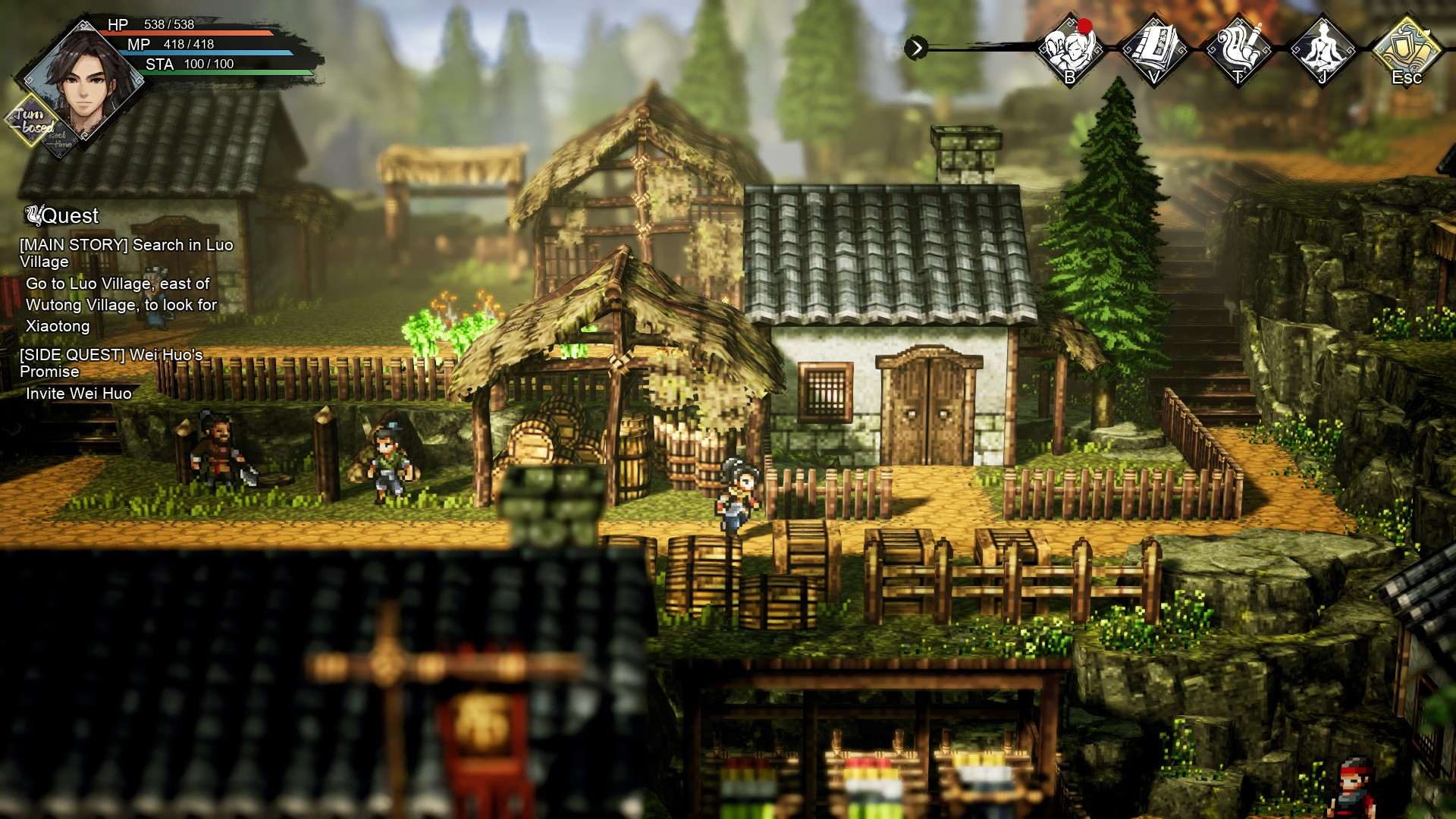Select the Turn-based combat mode badge
Screen dimensions: 1456x819
pyautogui.click(x=32, y=121)
